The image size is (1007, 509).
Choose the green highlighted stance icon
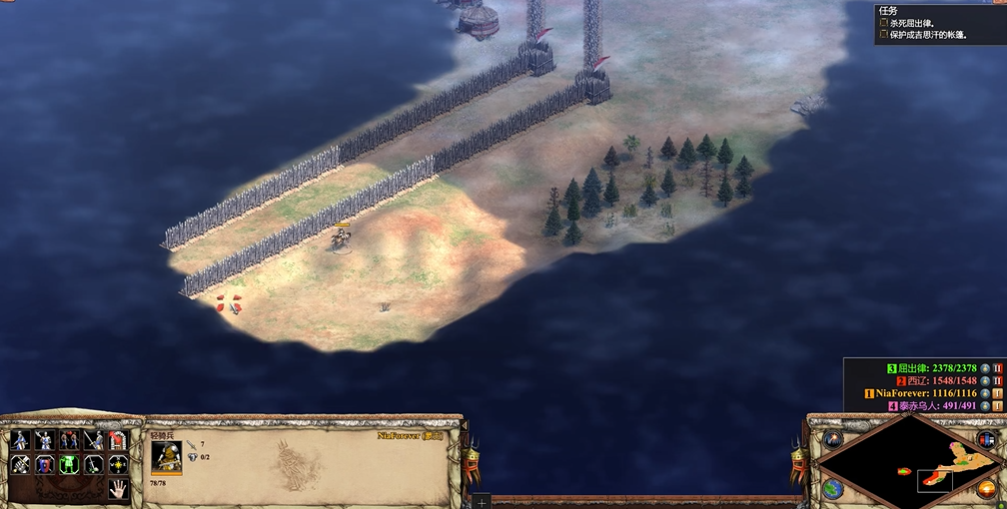(69, 465)
